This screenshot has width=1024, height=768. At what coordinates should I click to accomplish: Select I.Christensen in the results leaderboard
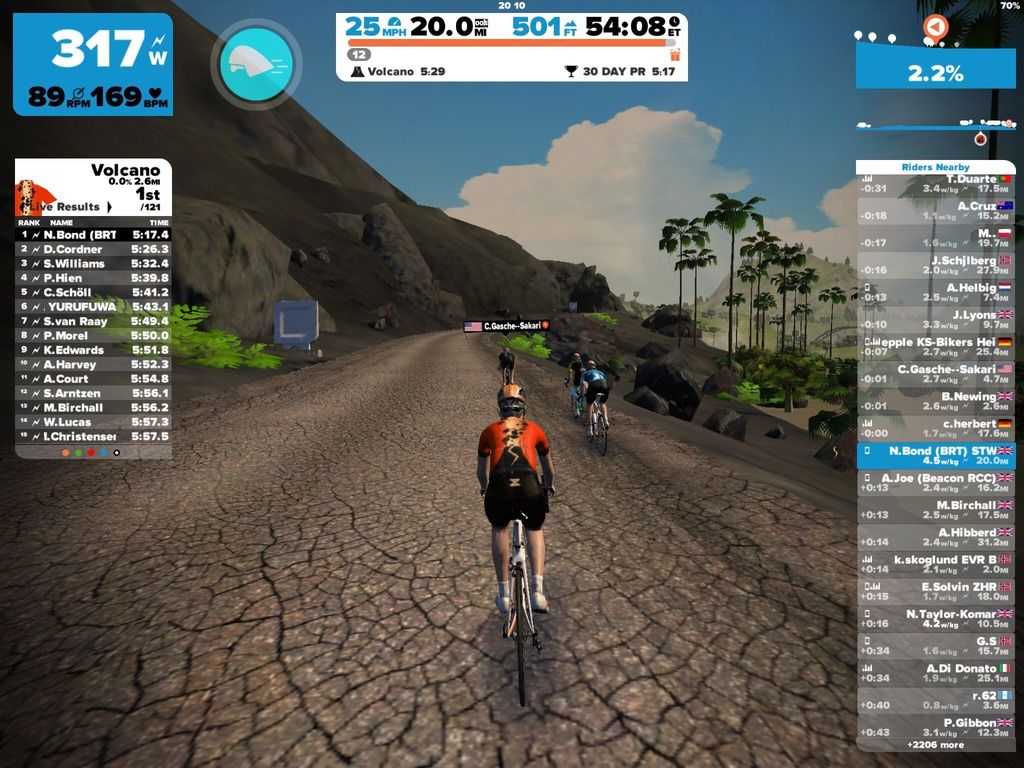pyautogui.click(x=93, y=436)
